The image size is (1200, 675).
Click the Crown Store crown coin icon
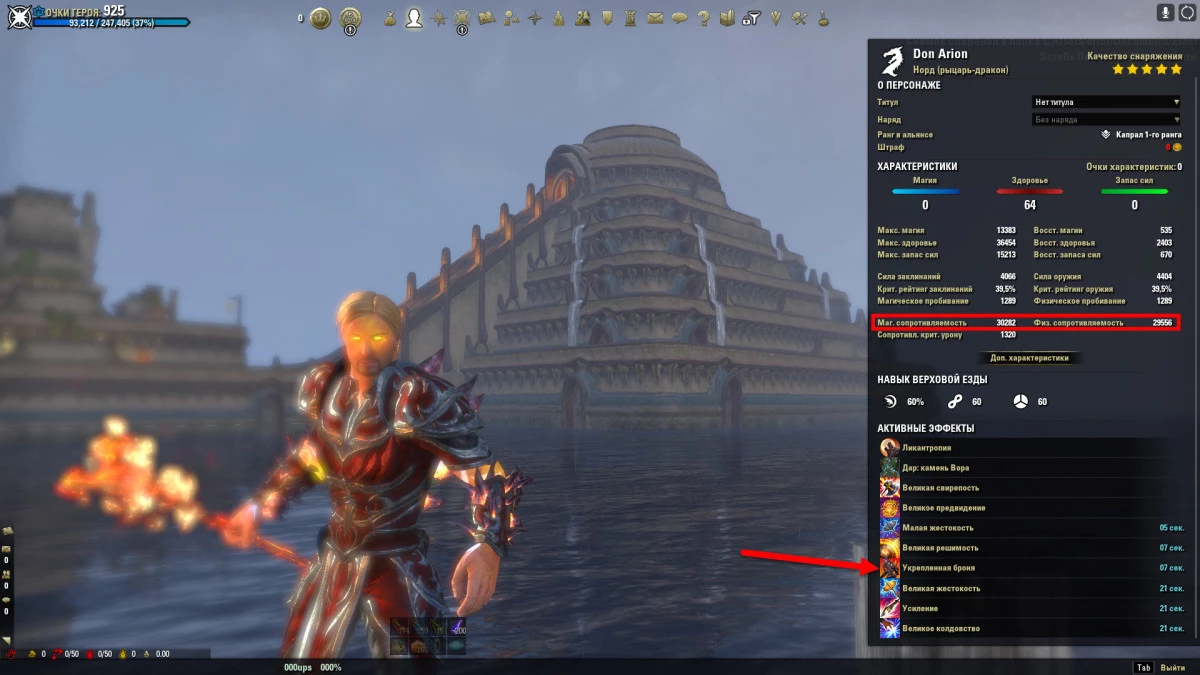[x=320, y=18]
